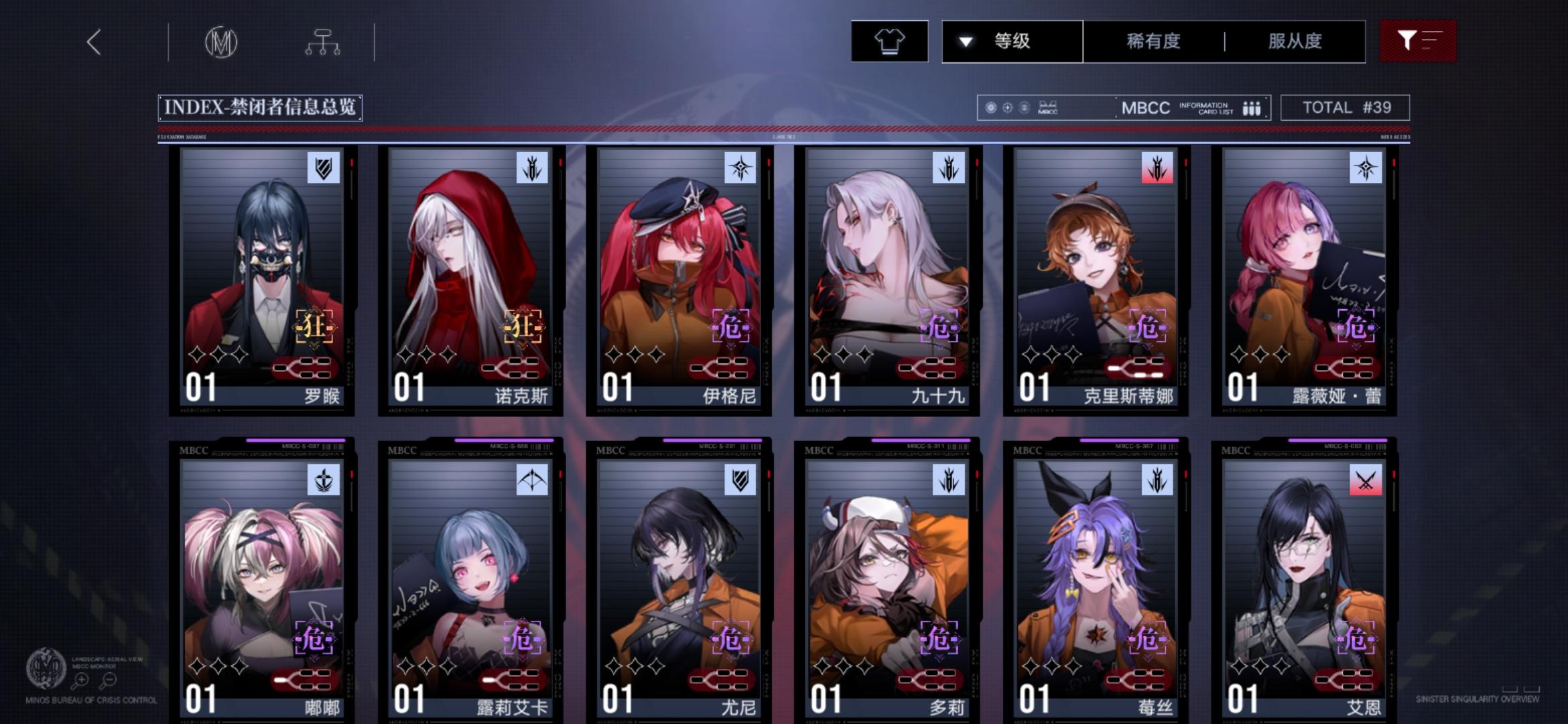Toggle the third indicator circle beside MBCC label
Screen dimensions: 1568x724
(x=1025, y=107)
